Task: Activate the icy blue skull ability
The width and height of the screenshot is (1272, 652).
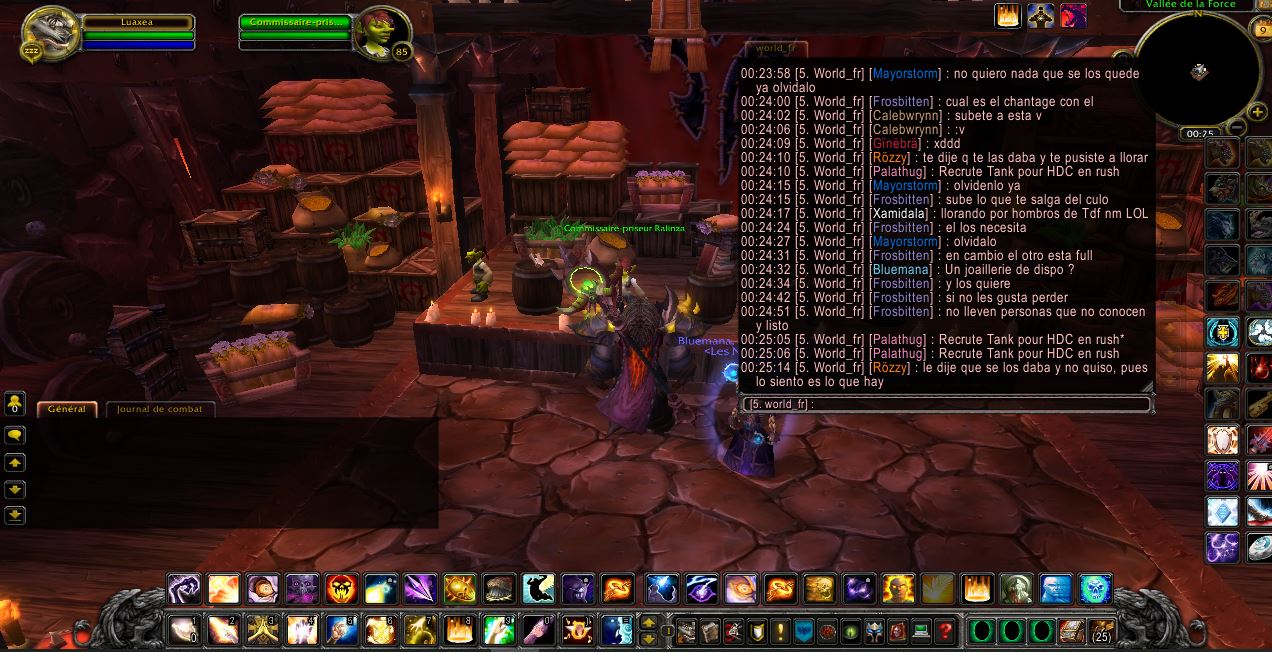Action: [1095, 588]
